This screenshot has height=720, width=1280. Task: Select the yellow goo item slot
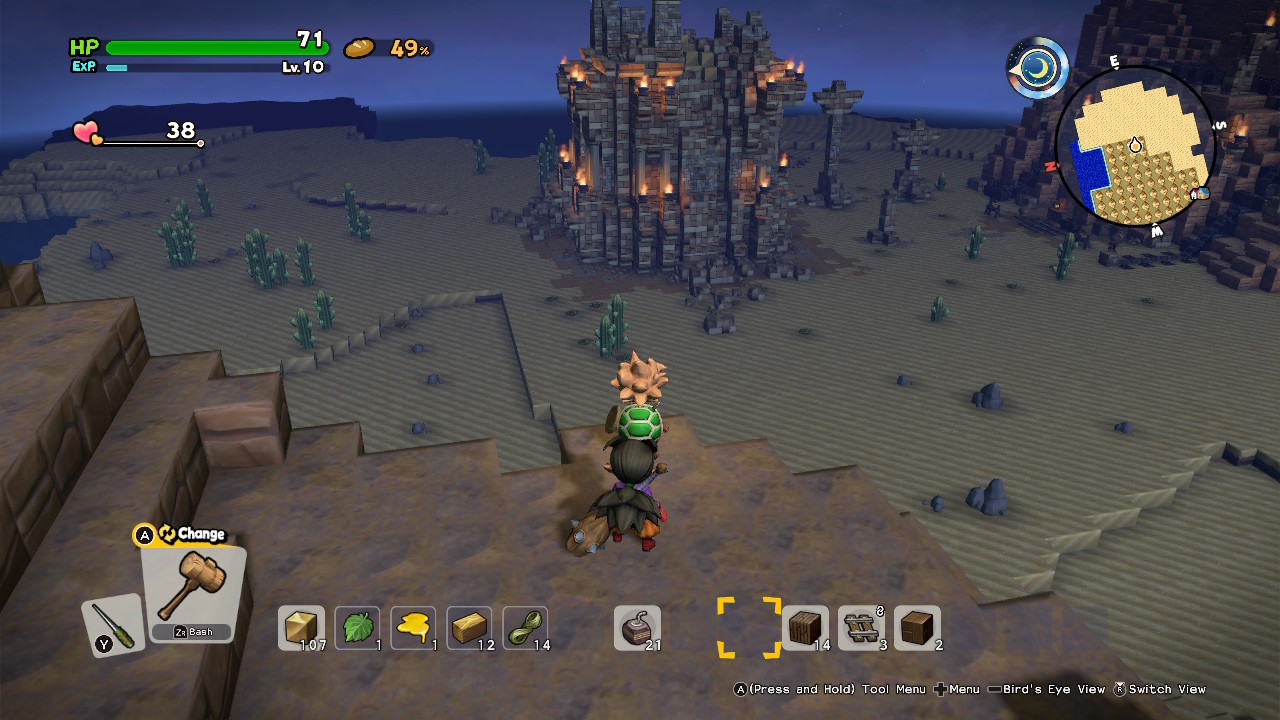click(x=413, y=628)
